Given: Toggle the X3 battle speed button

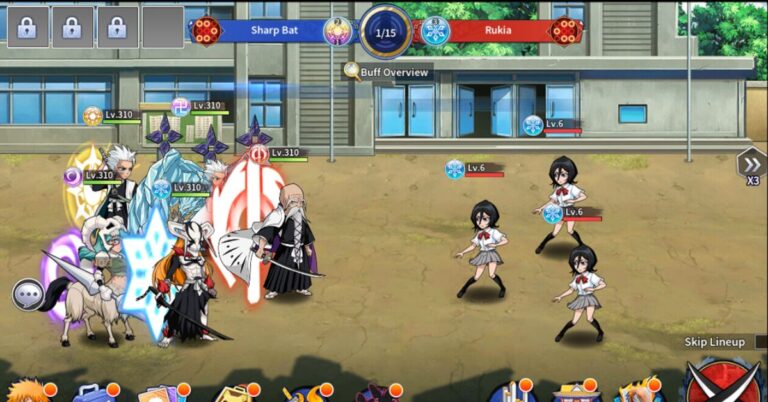Looking at the screenshot, I should coord(751,166).
